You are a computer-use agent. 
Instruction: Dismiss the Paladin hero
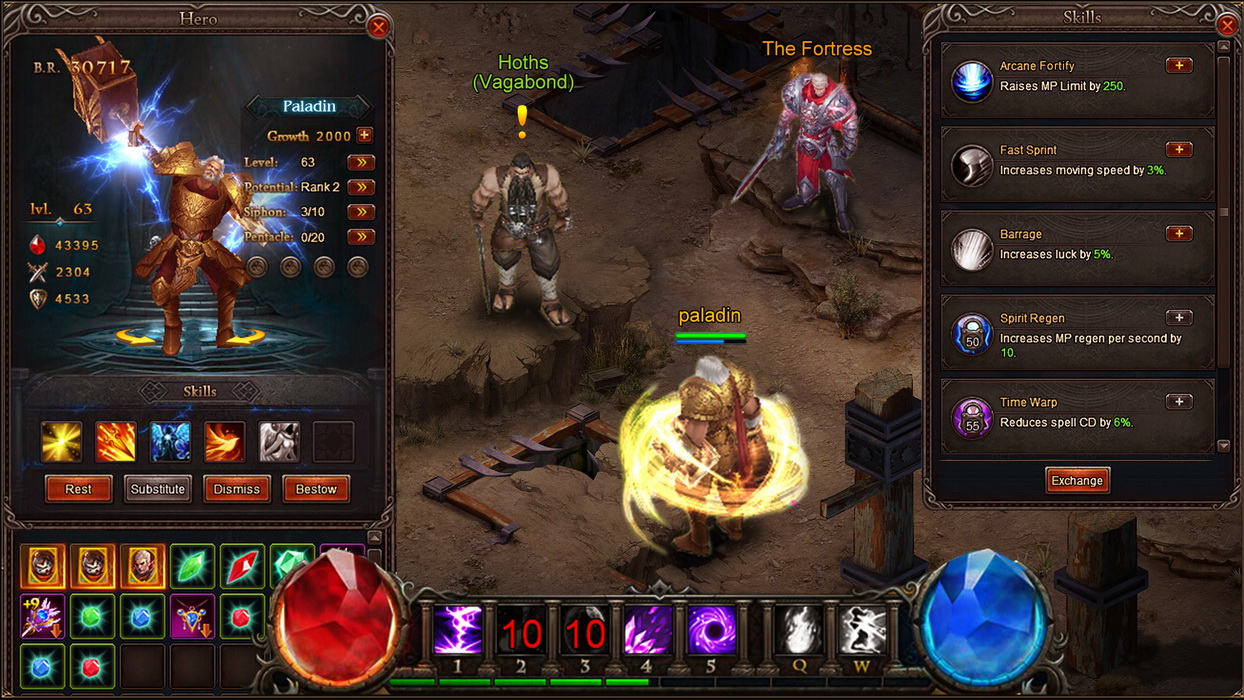coord(237,489)
